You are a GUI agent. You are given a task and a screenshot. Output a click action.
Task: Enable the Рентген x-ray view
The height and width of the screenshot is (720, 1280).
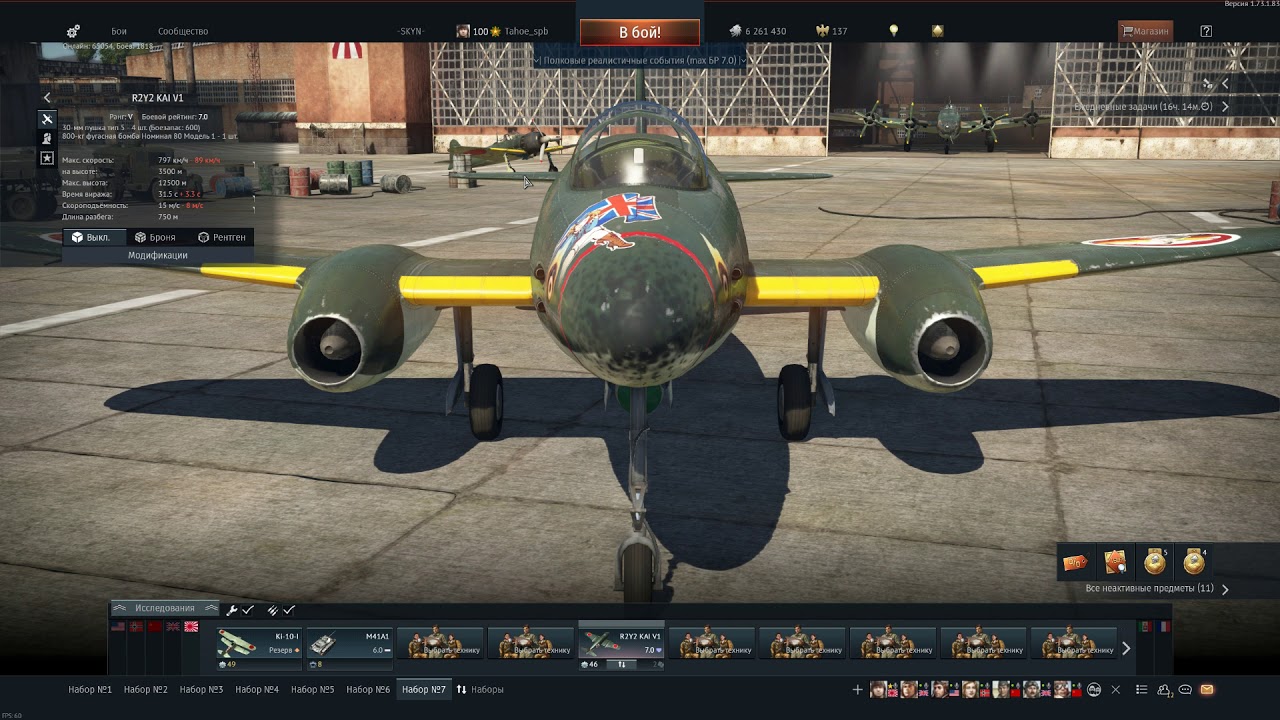pyautogui.click(x=221, y=237)
